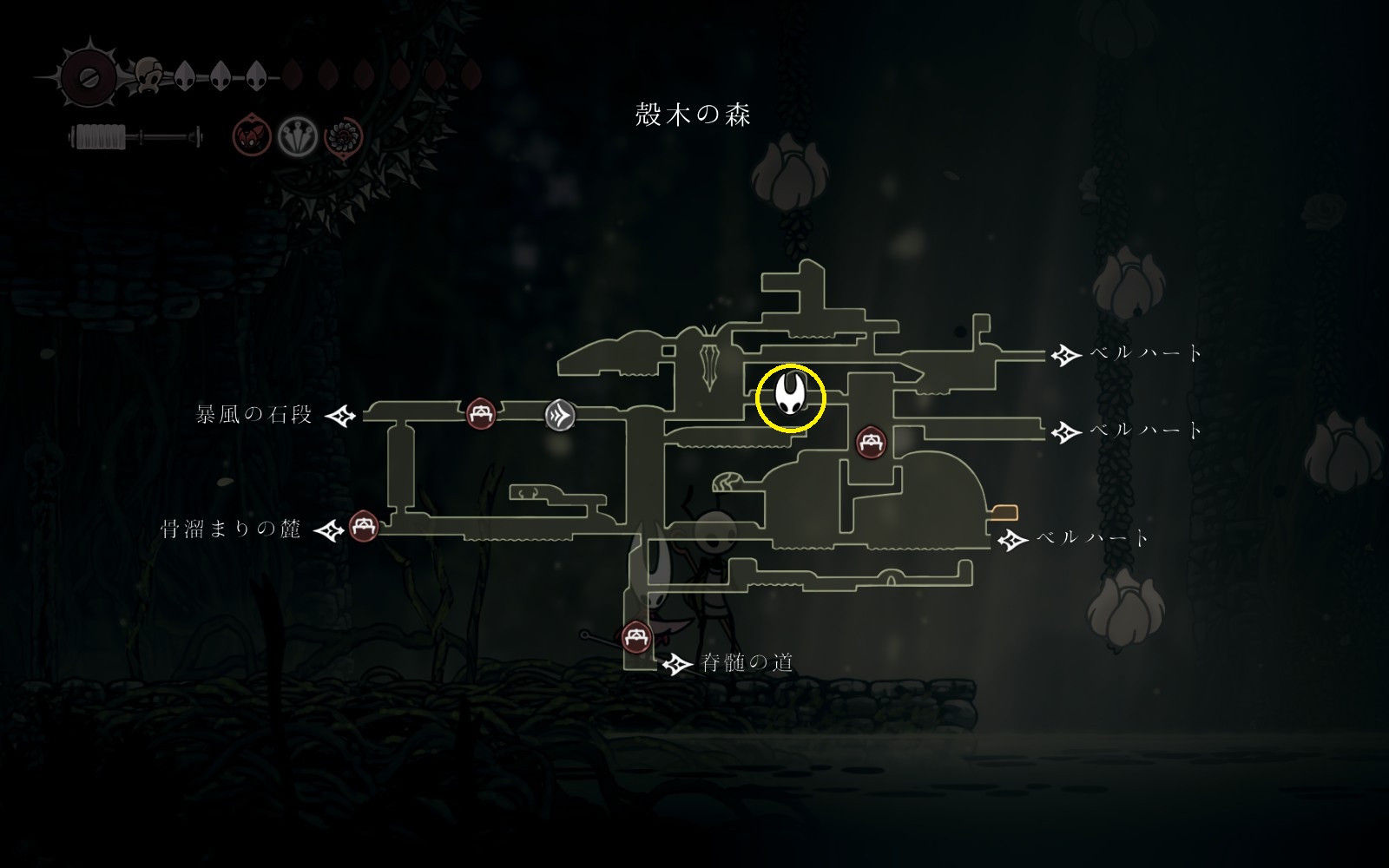The height and width of the screenshot is (868, 1389).
Task: Pick the bench marker near 脊髄の道 exit
Action: 637,637
